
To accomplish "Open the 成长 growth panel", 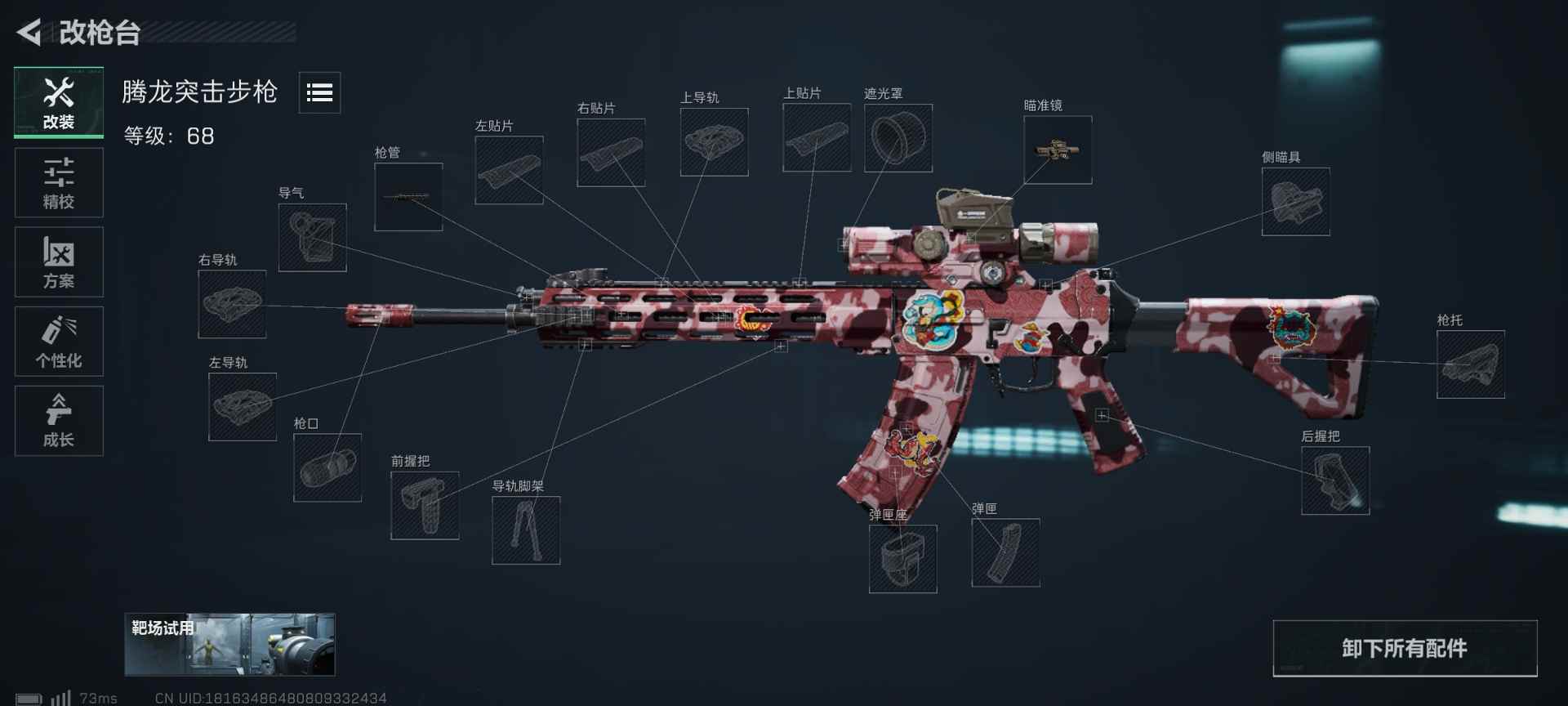I will (58, 420).
